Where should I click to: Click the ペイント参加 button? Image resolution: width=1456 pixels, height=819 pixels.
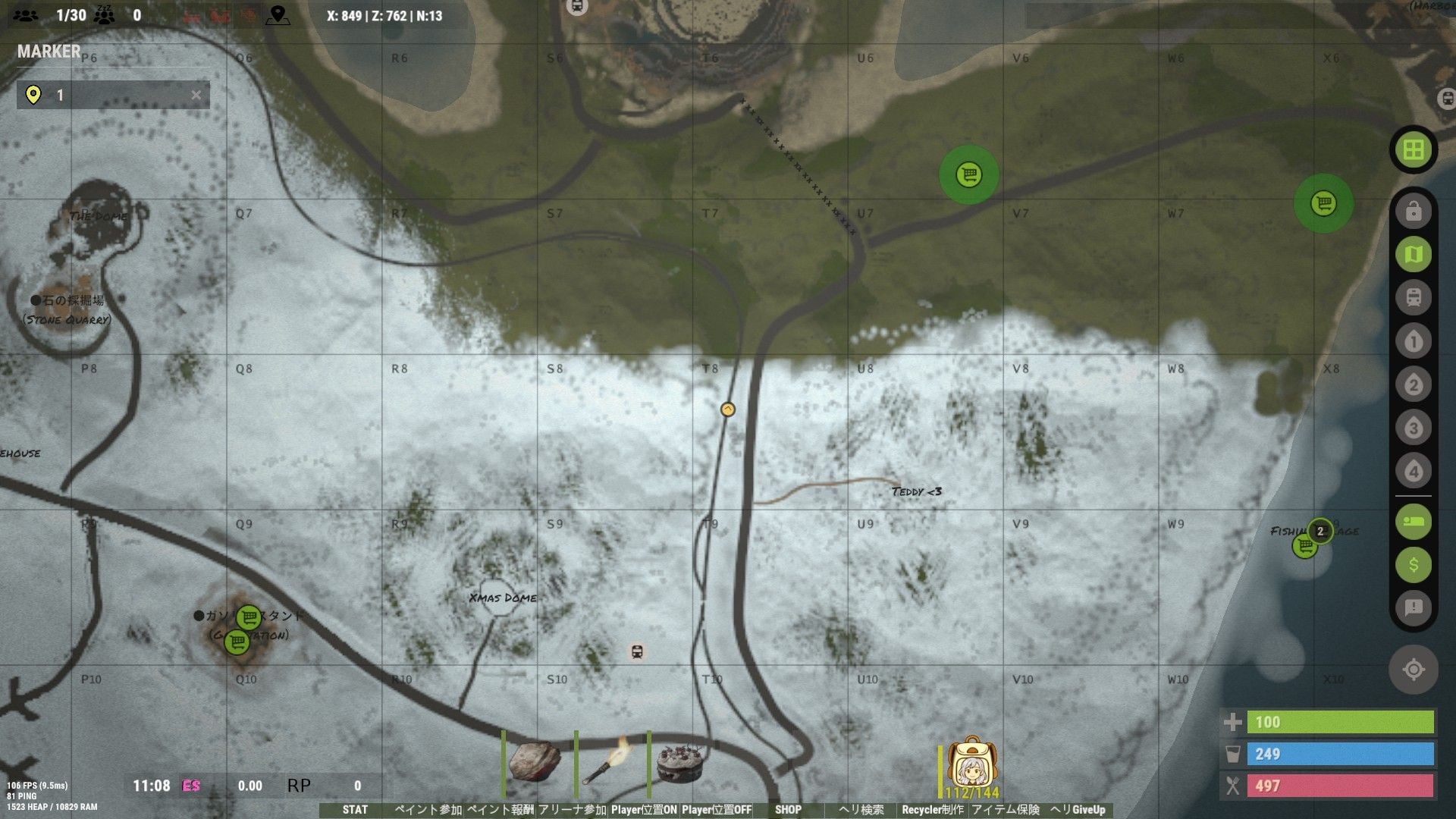(x=428, y=810)
